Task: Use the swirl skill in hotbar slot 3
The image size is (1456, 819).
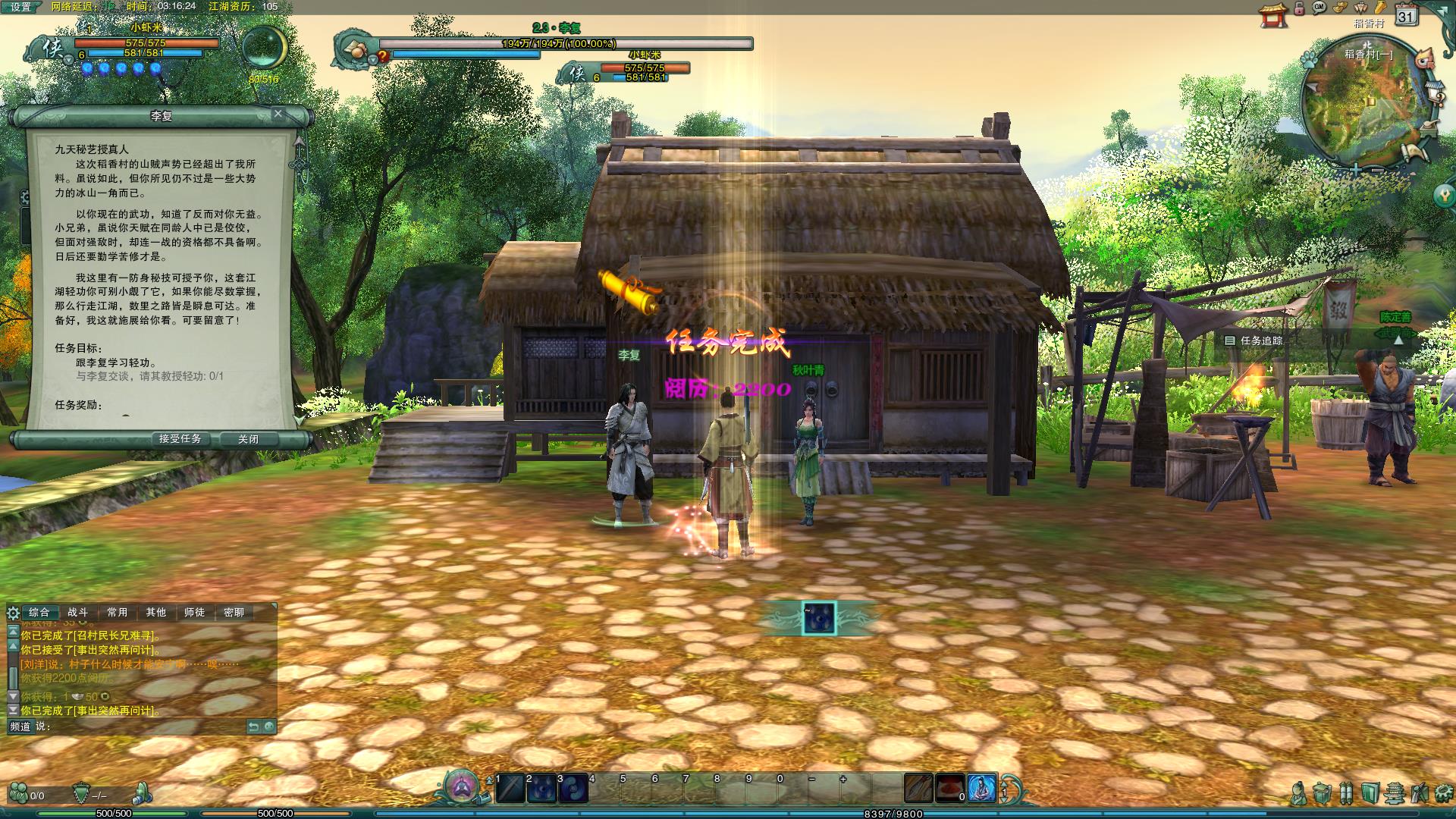Action: click(573, 789)
